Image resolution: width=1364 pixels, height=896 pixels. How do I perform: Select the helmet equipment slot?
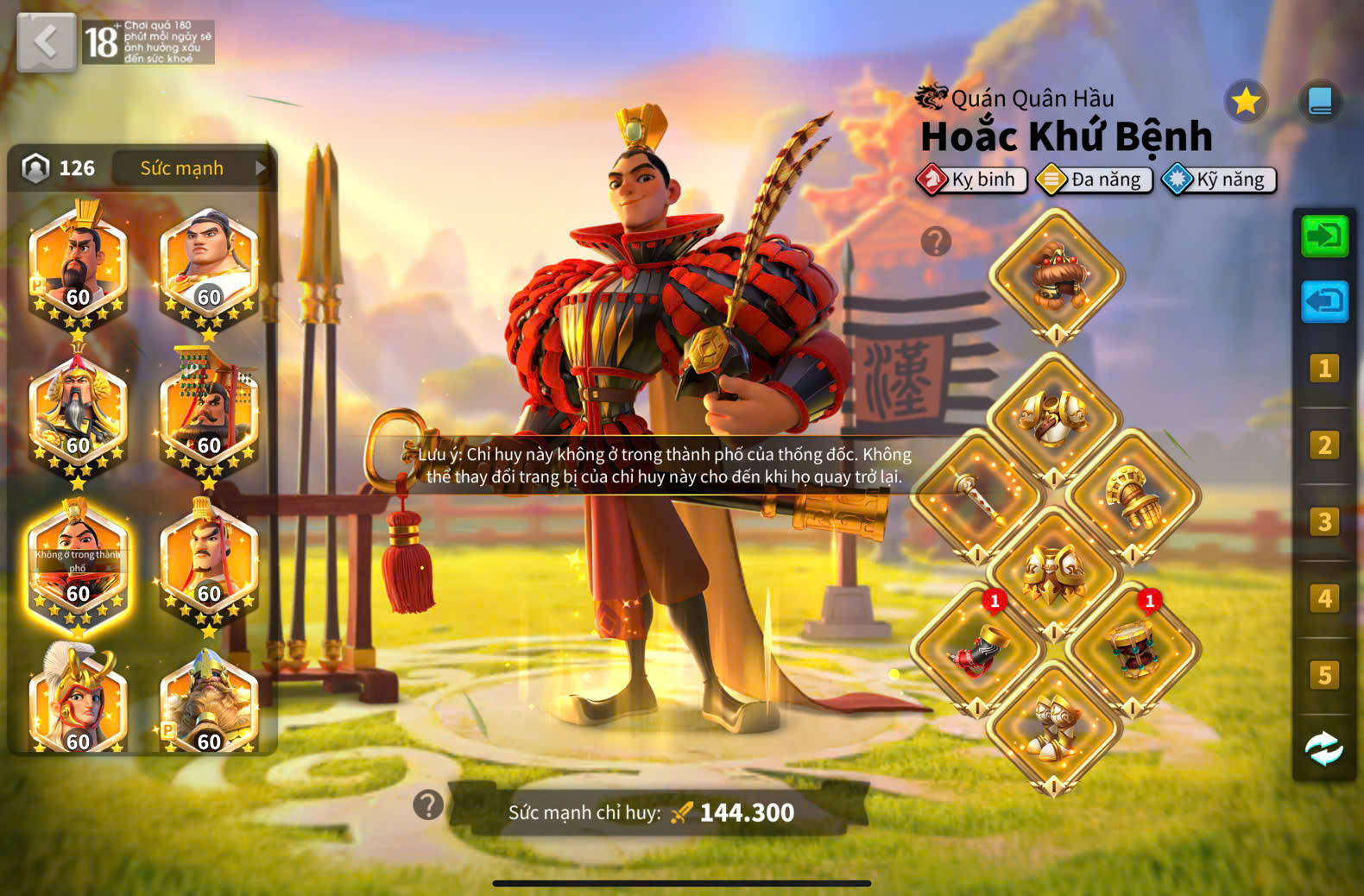tap(1056, 276)
